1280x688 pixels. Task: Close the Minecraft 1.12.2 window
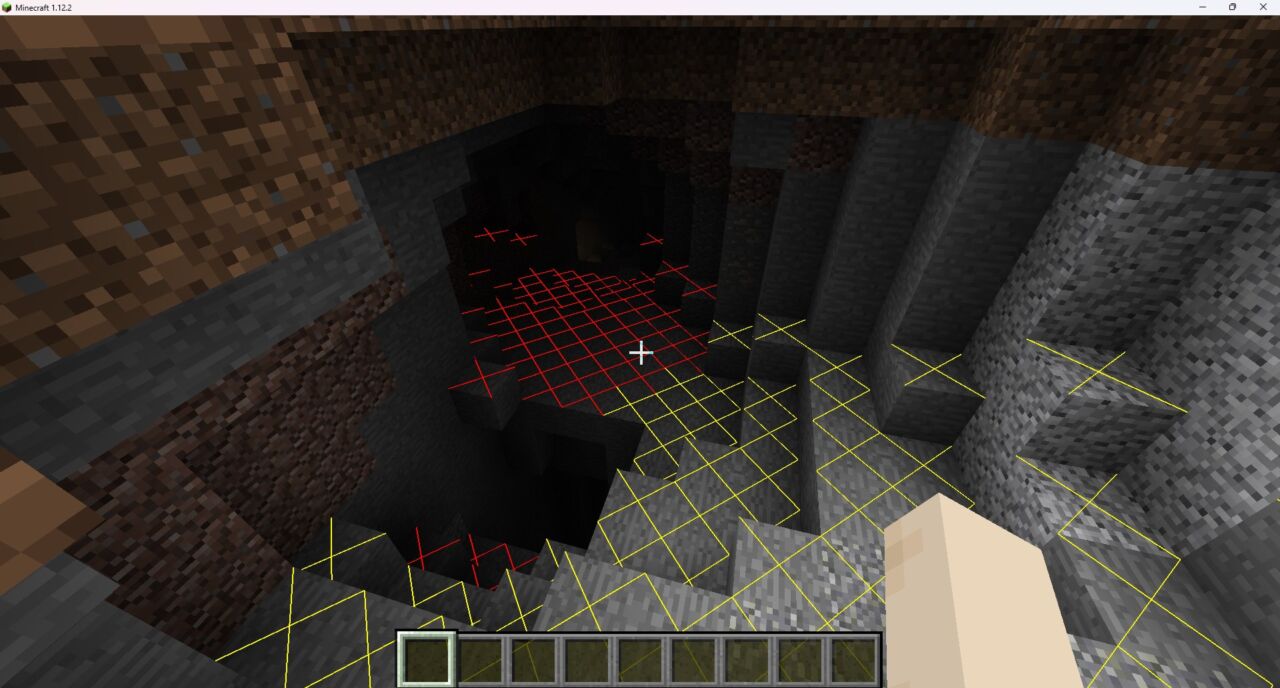click(x=1263, y=7)
